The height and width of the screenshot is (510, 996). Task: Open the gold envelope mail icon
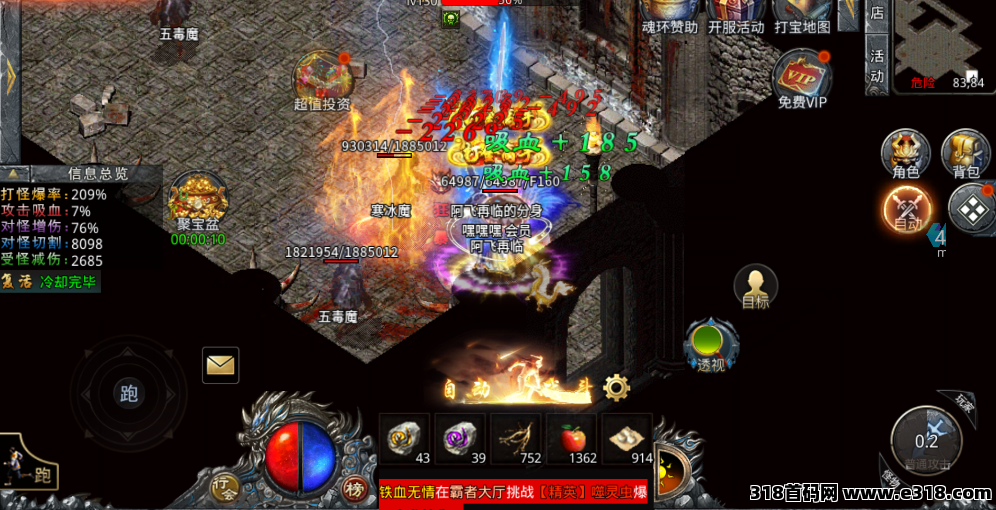pyautogui.click(x=220, y=365)
